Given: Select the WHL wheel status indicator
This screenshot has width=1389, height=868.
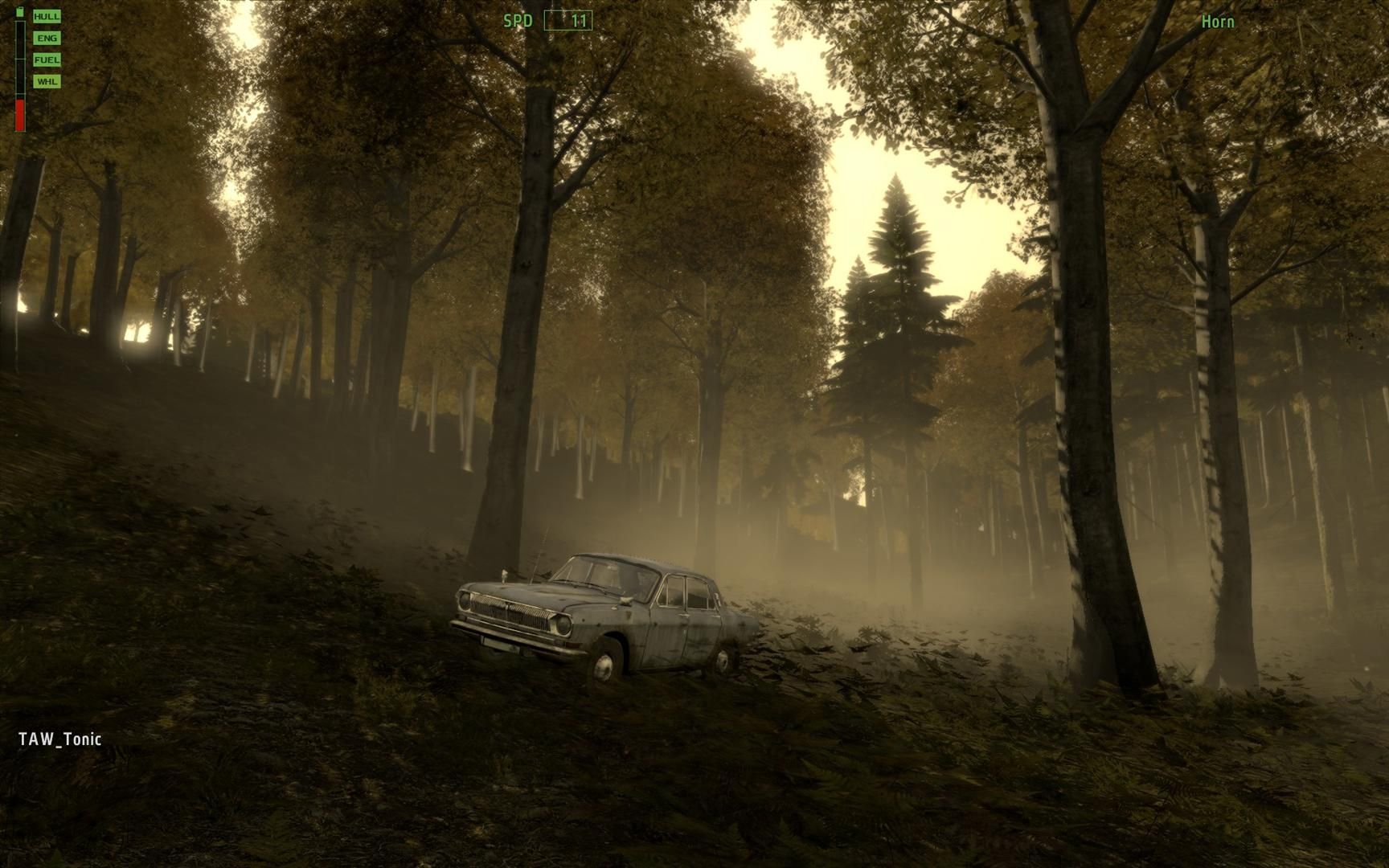Looking at the screenshot, I should tap(47, 81).
